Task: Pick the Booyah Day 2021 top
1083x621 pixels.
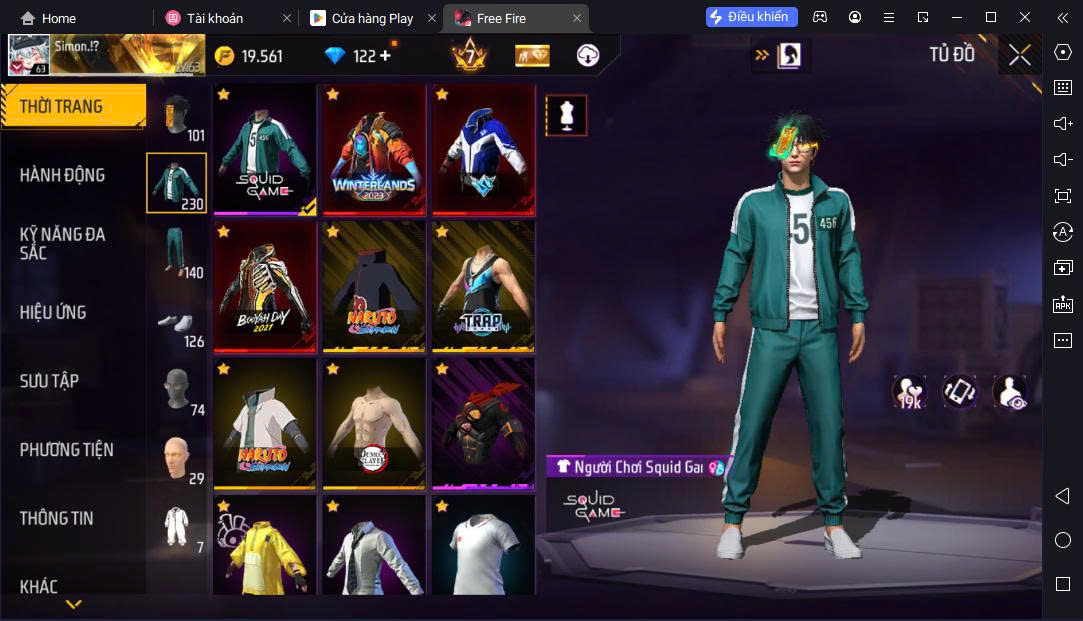Action: 265,286
